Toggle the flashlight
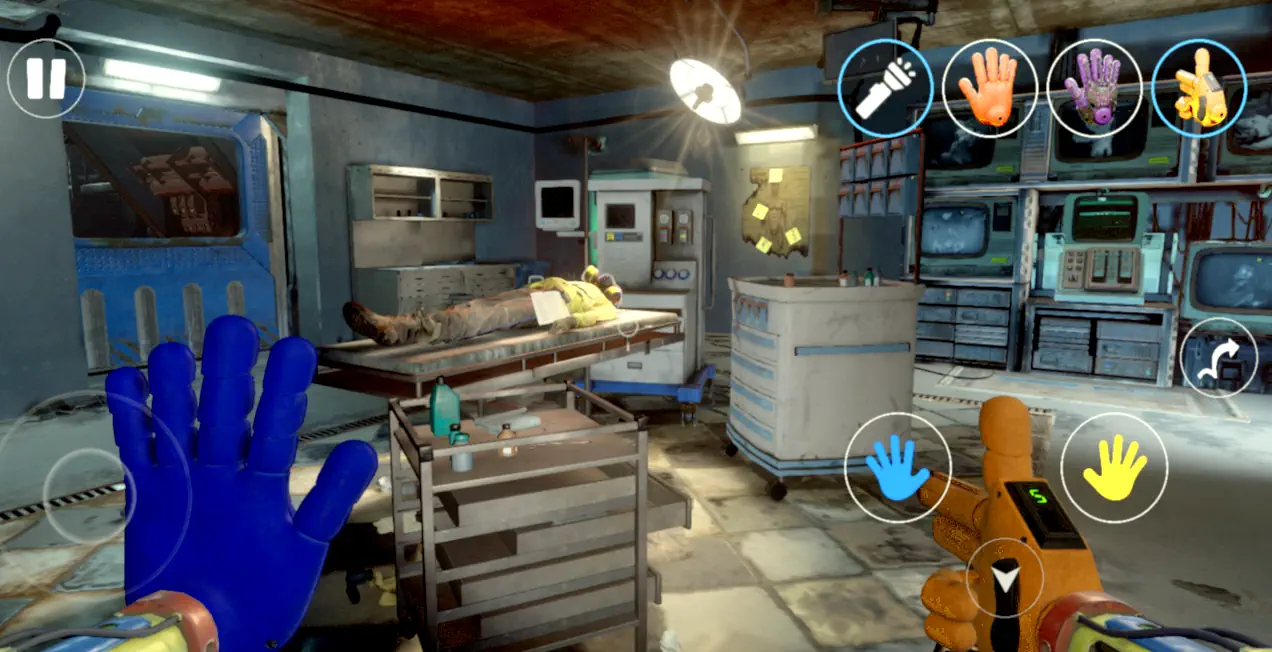Viewport: 1272px width, 652px height. pos(885,88)
